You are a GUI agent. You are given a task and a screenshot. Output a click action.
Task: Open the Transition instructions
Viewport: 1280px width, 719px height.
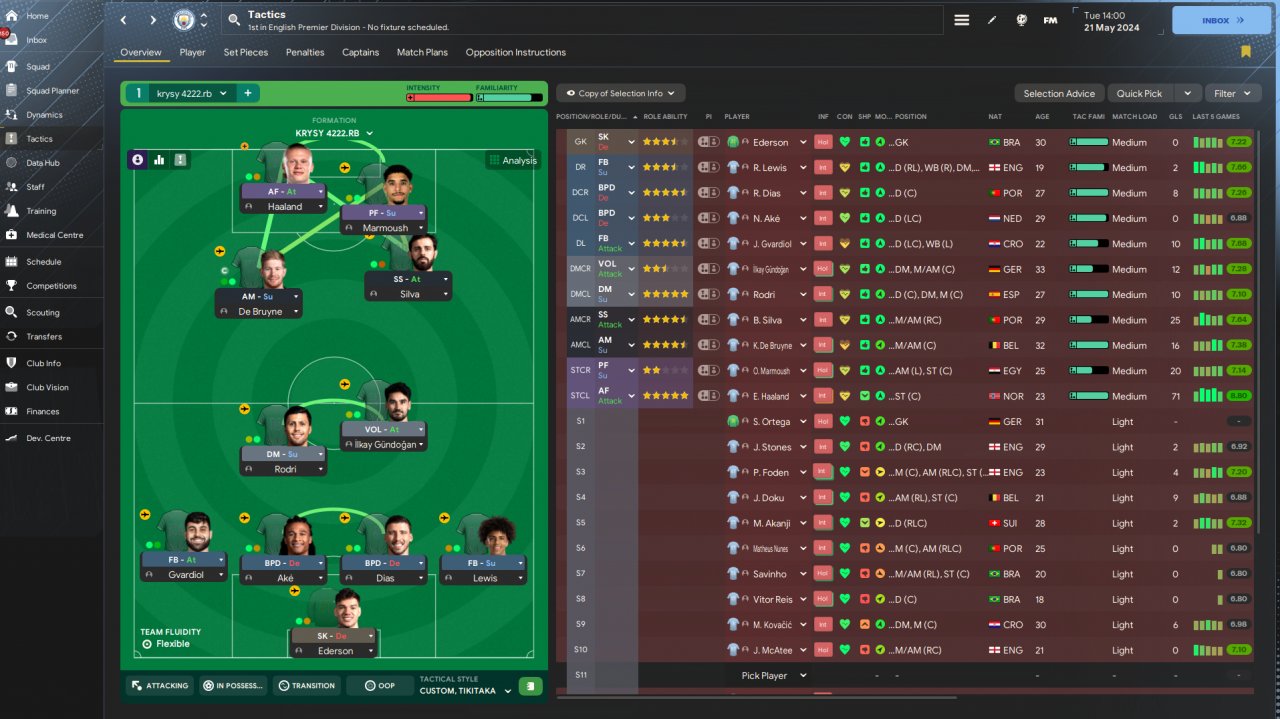tap(307, 686)
